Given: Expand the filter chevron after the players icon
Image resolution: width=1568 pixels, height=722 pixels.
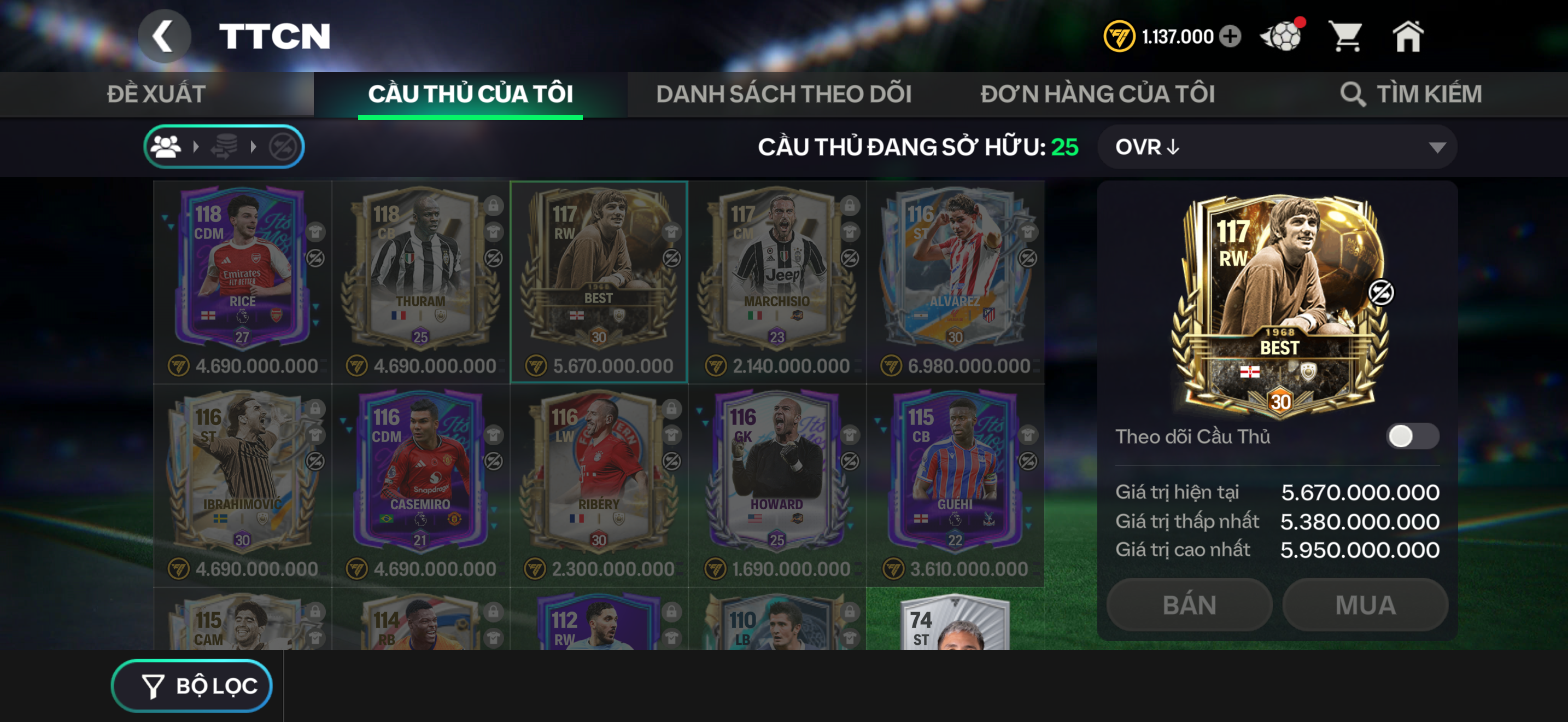Looking at the screenshot, I should tap(195, 146).
